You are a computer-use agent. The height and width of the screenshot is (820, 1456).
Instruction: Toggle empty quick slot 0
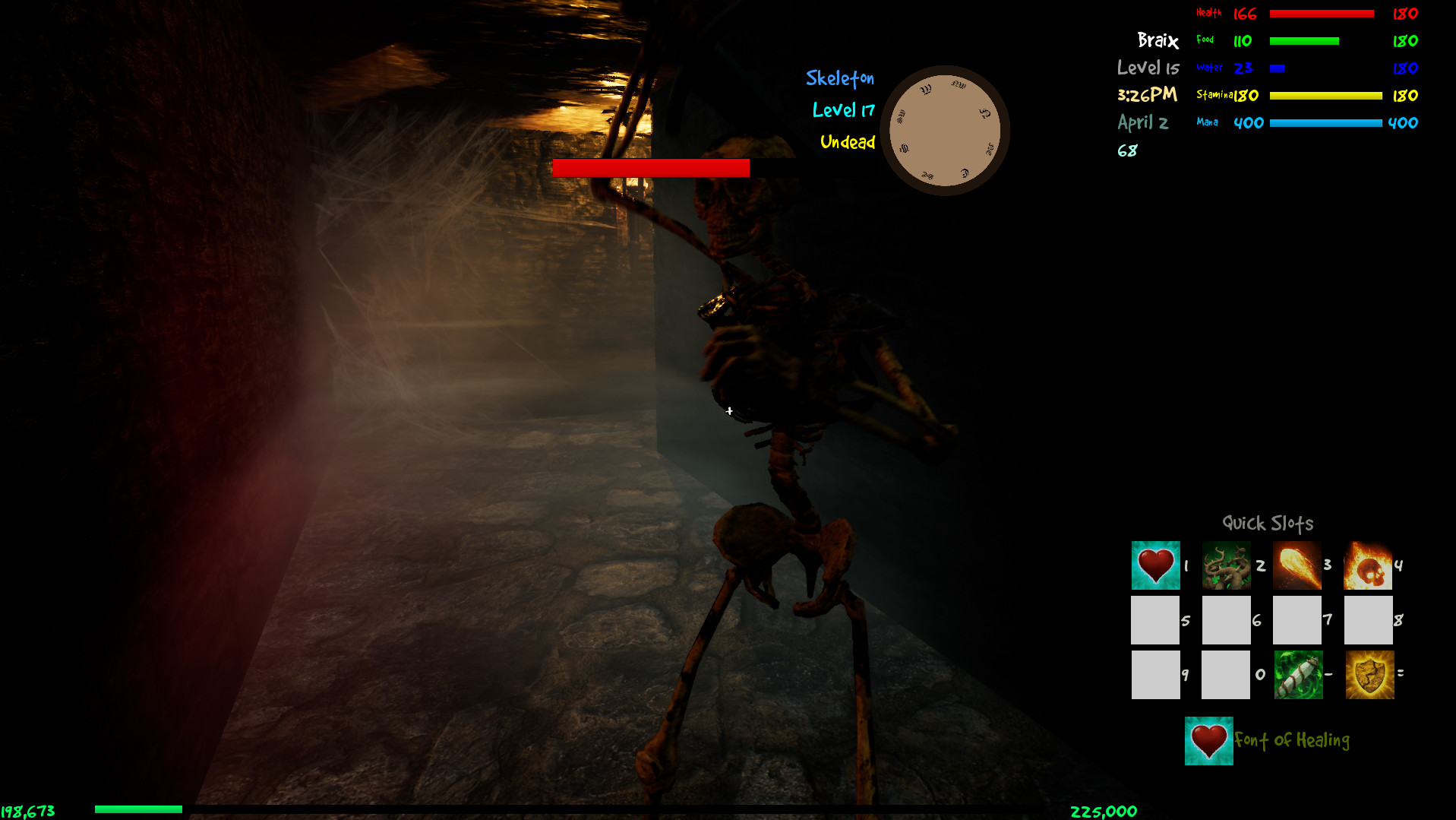(1226, 675)
